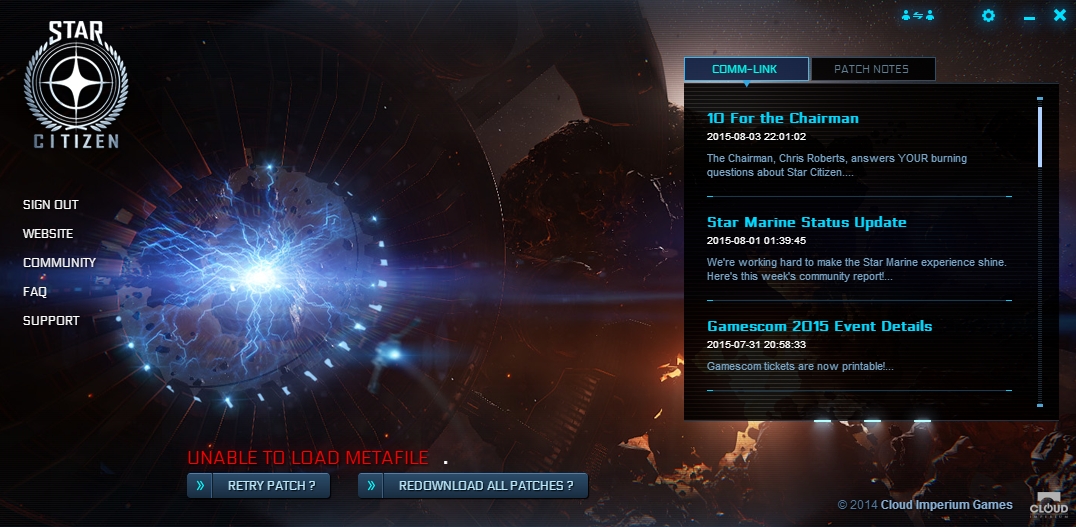This screenshot has height=527, width=1076.
Task: Open Gamescom 2015 Event Details news
Action: [819, 326]
